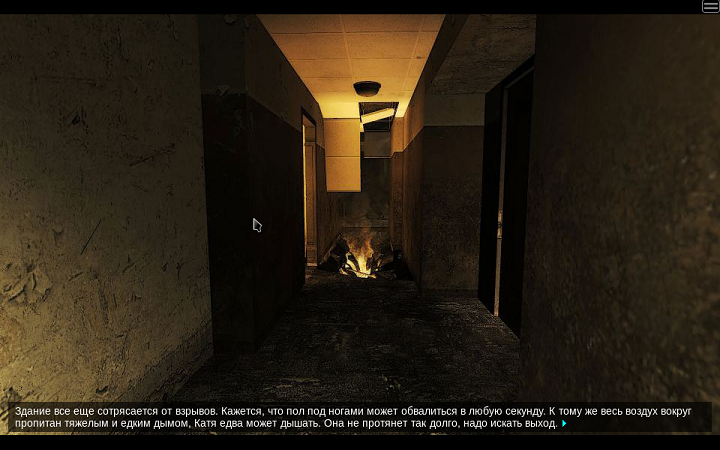Advance the narration with the cyan arrow
720x450 pixels.
pos(564,424)
